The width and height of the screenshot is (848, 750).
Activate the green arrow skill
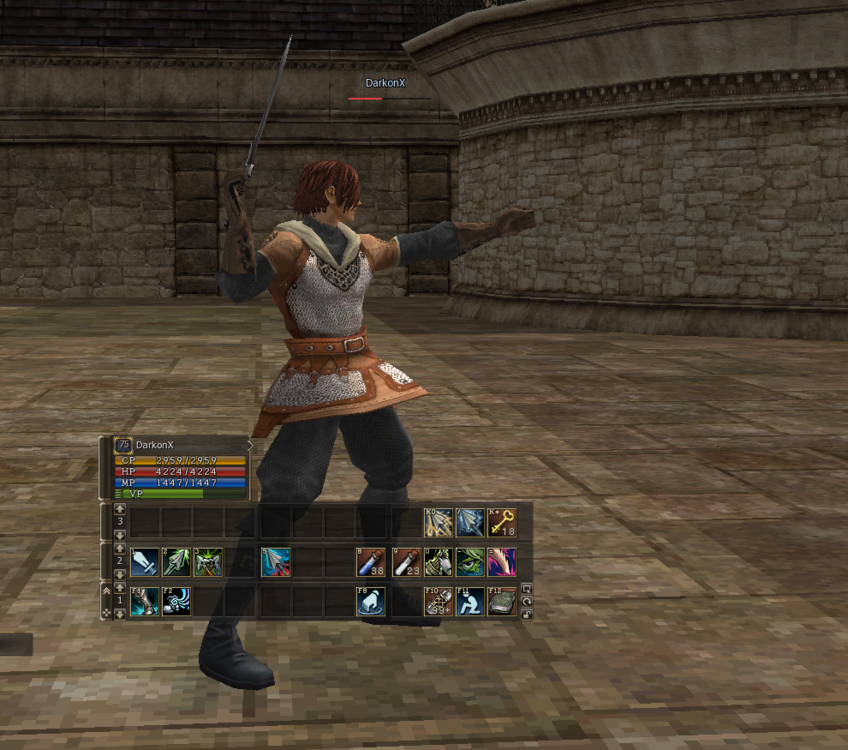tap(176, 562)
